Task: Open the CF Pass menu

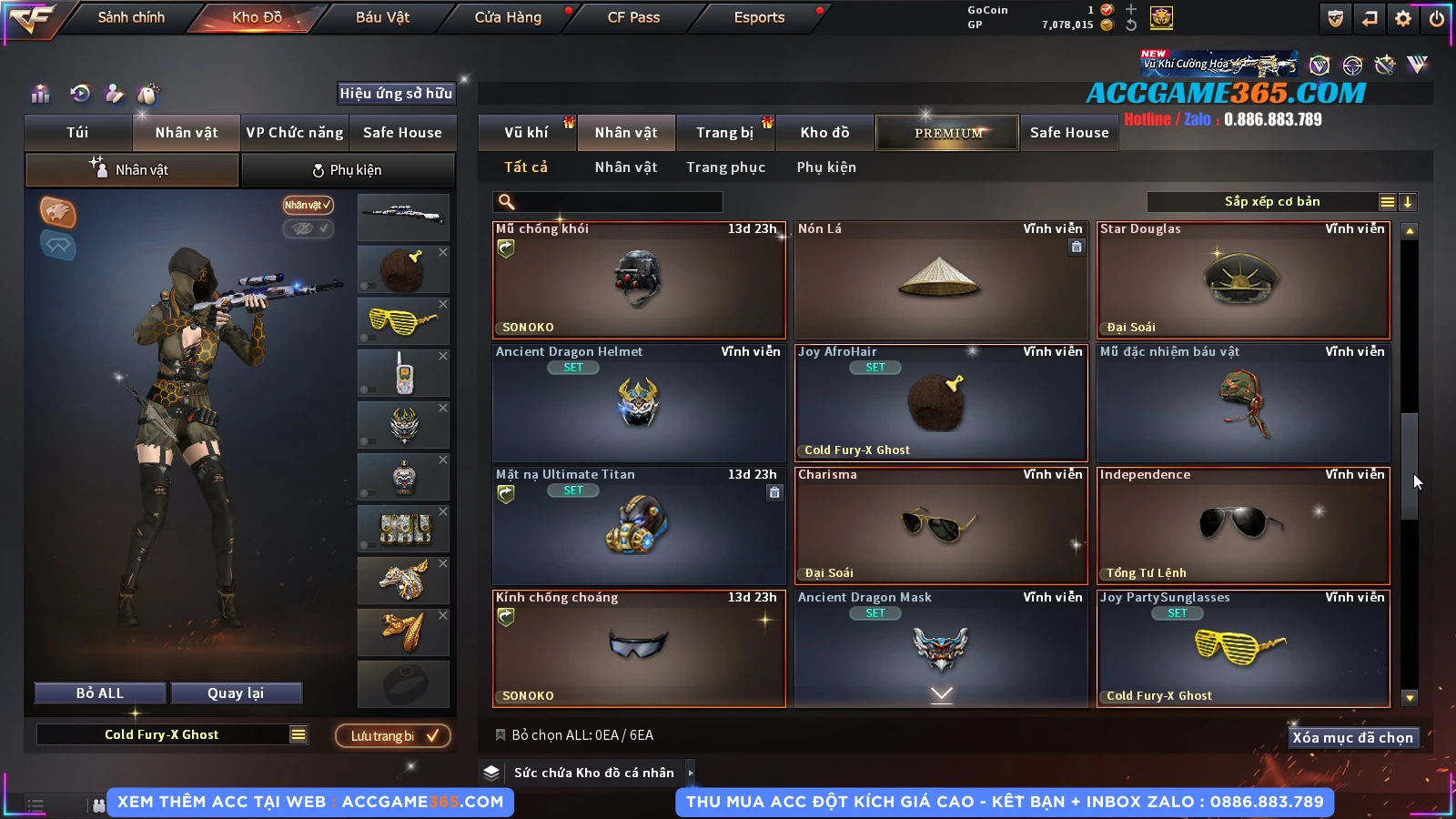Action: [x=633, y=17]
